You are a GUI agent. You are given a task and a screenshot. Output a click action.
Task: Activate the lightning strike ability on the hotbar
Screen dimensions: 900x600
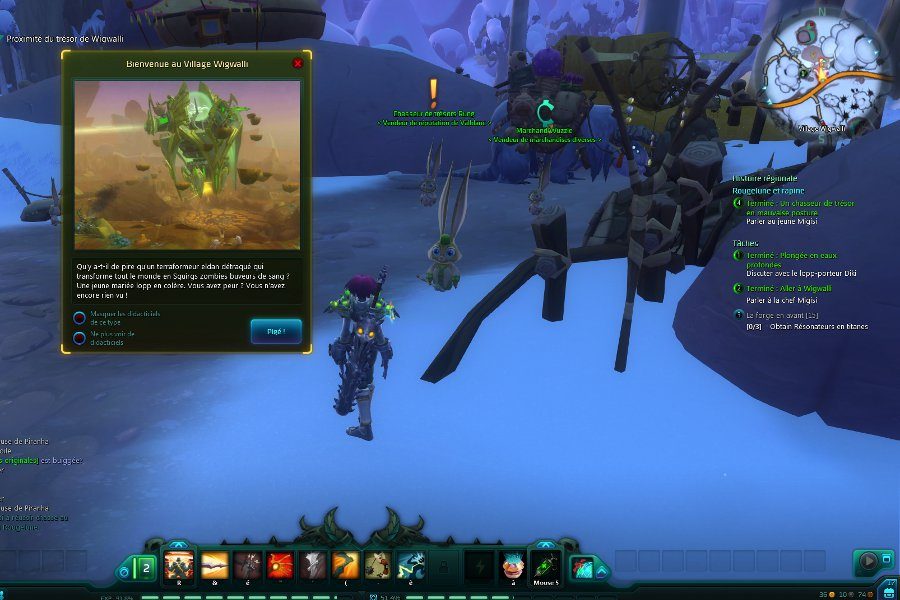[x=412, y=565]
